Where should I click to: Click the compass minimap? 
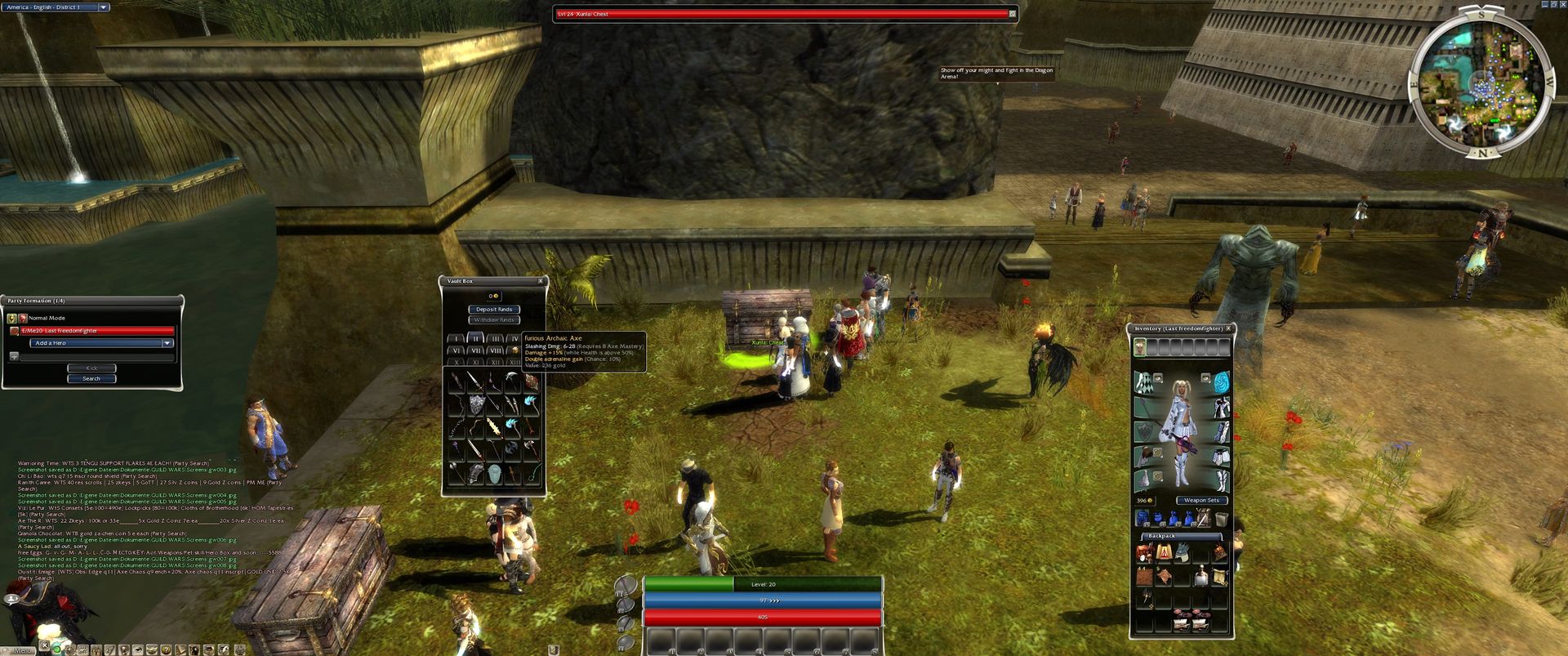(1481, 83)
